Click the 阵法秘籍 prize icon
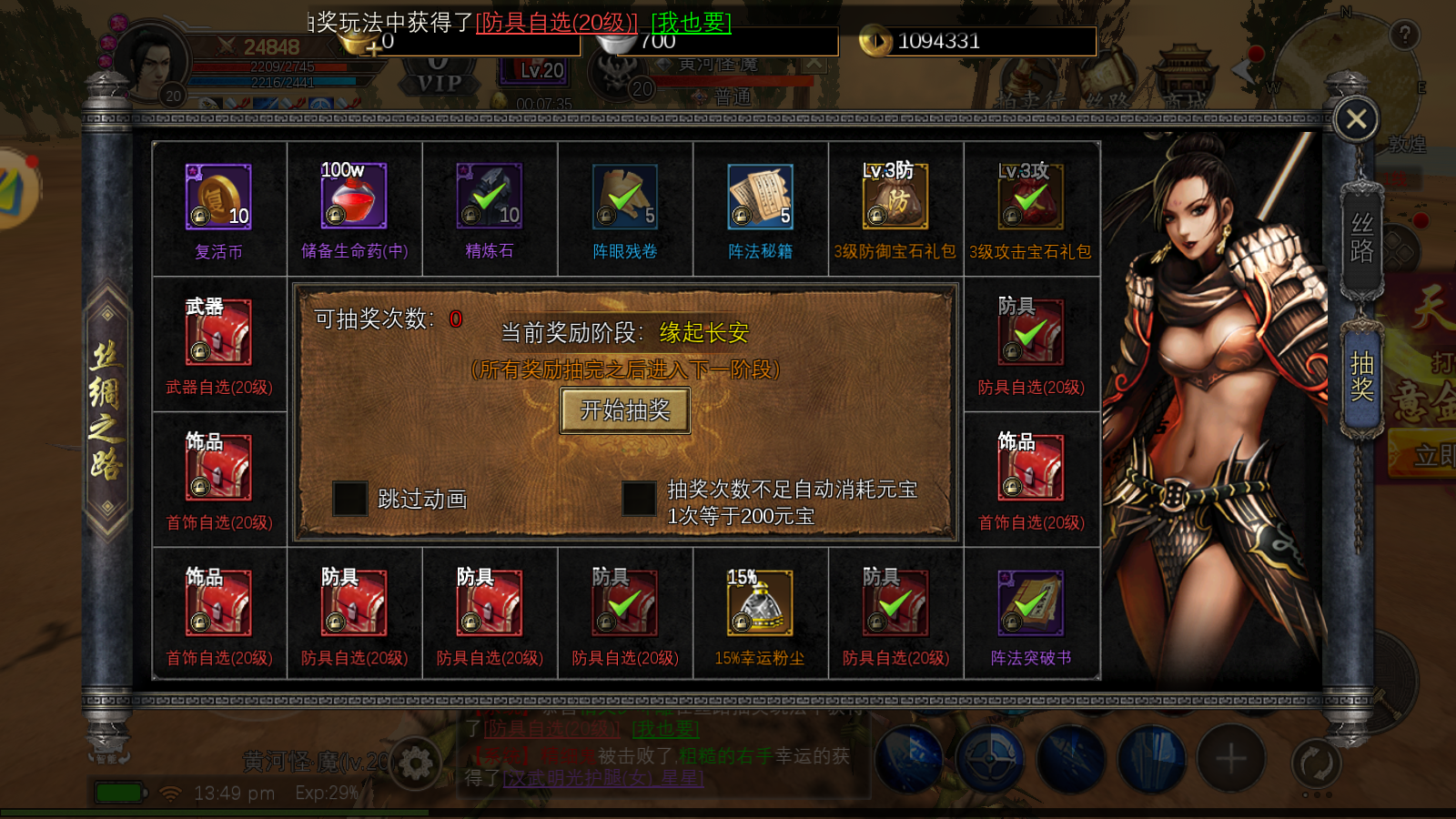The image size is (1456, 819). pyautogui.click(x=760, y=195)
